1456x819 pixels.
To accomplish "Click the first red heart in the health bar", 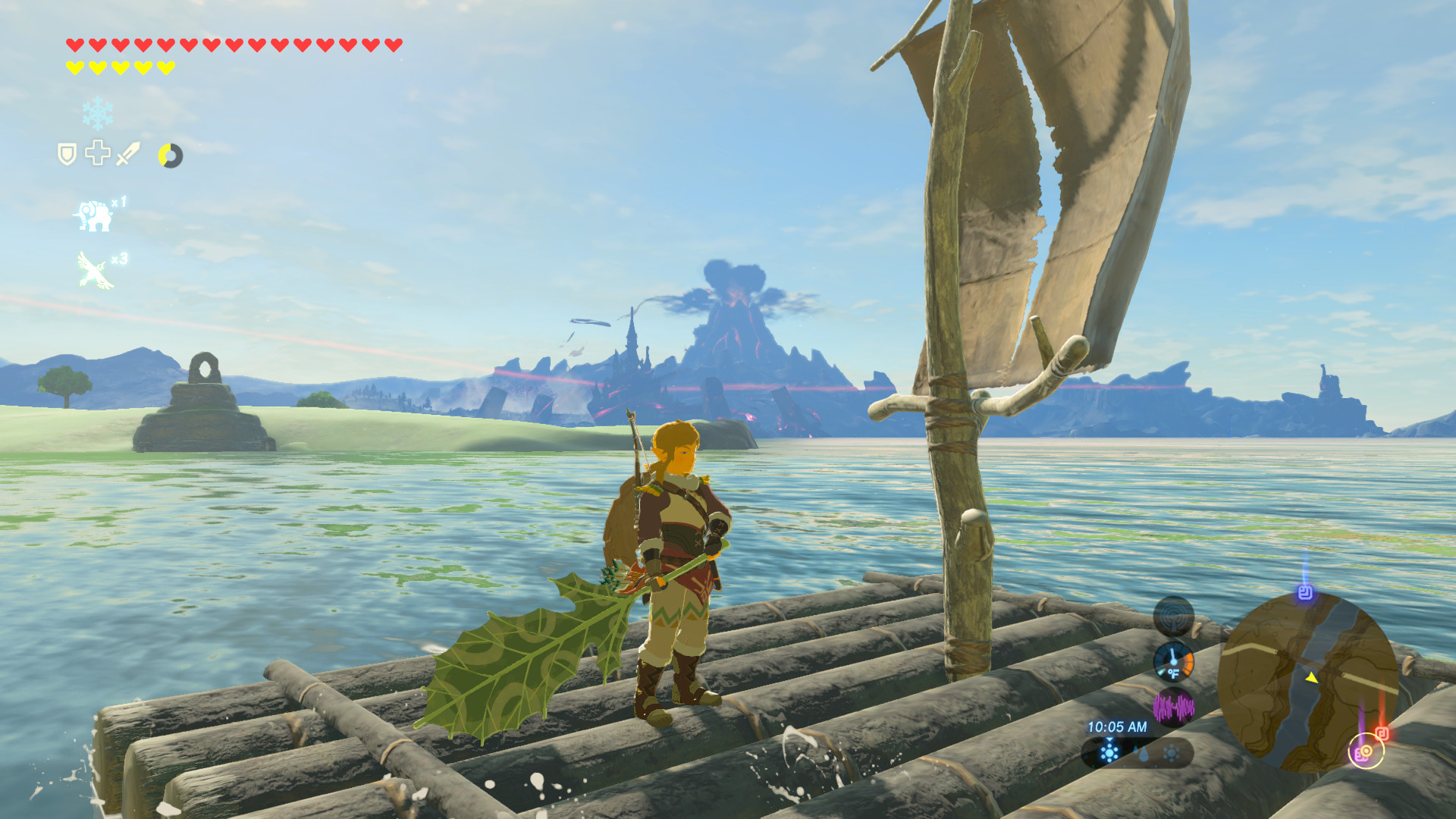I will 74,45.
